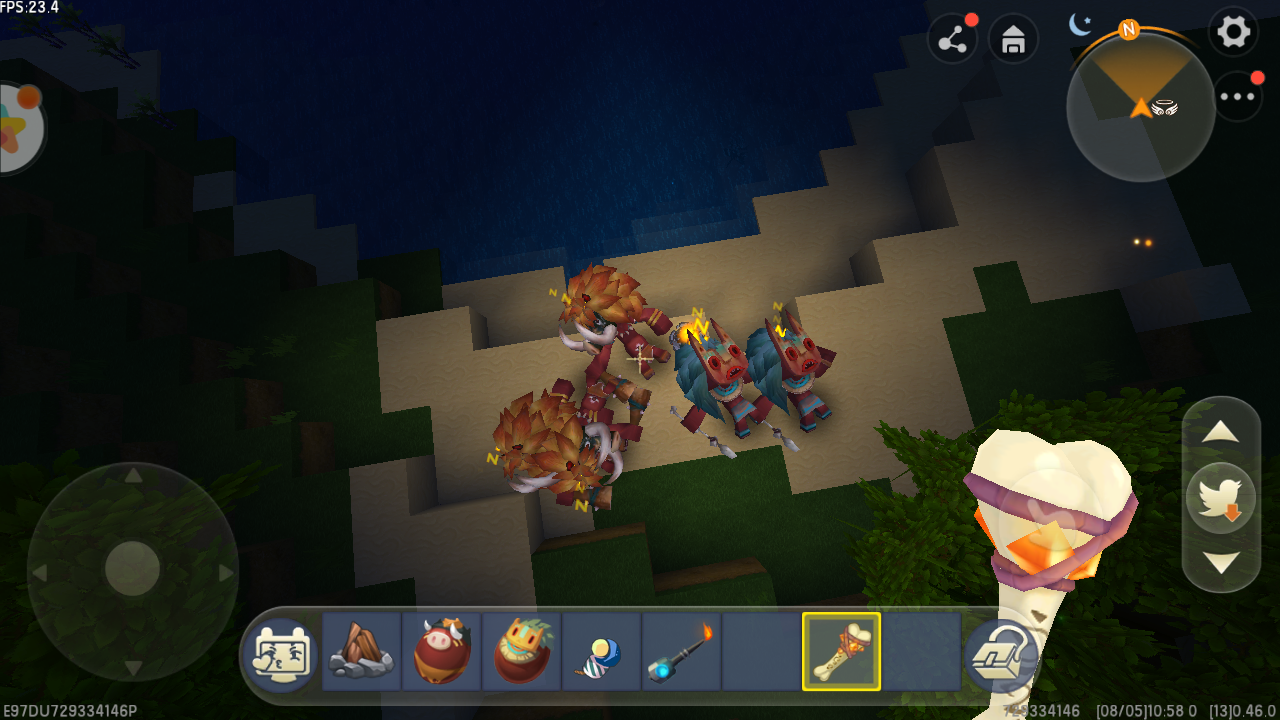
Task: Toggle the bird flight button
Action: click(x=1221, y=497)
